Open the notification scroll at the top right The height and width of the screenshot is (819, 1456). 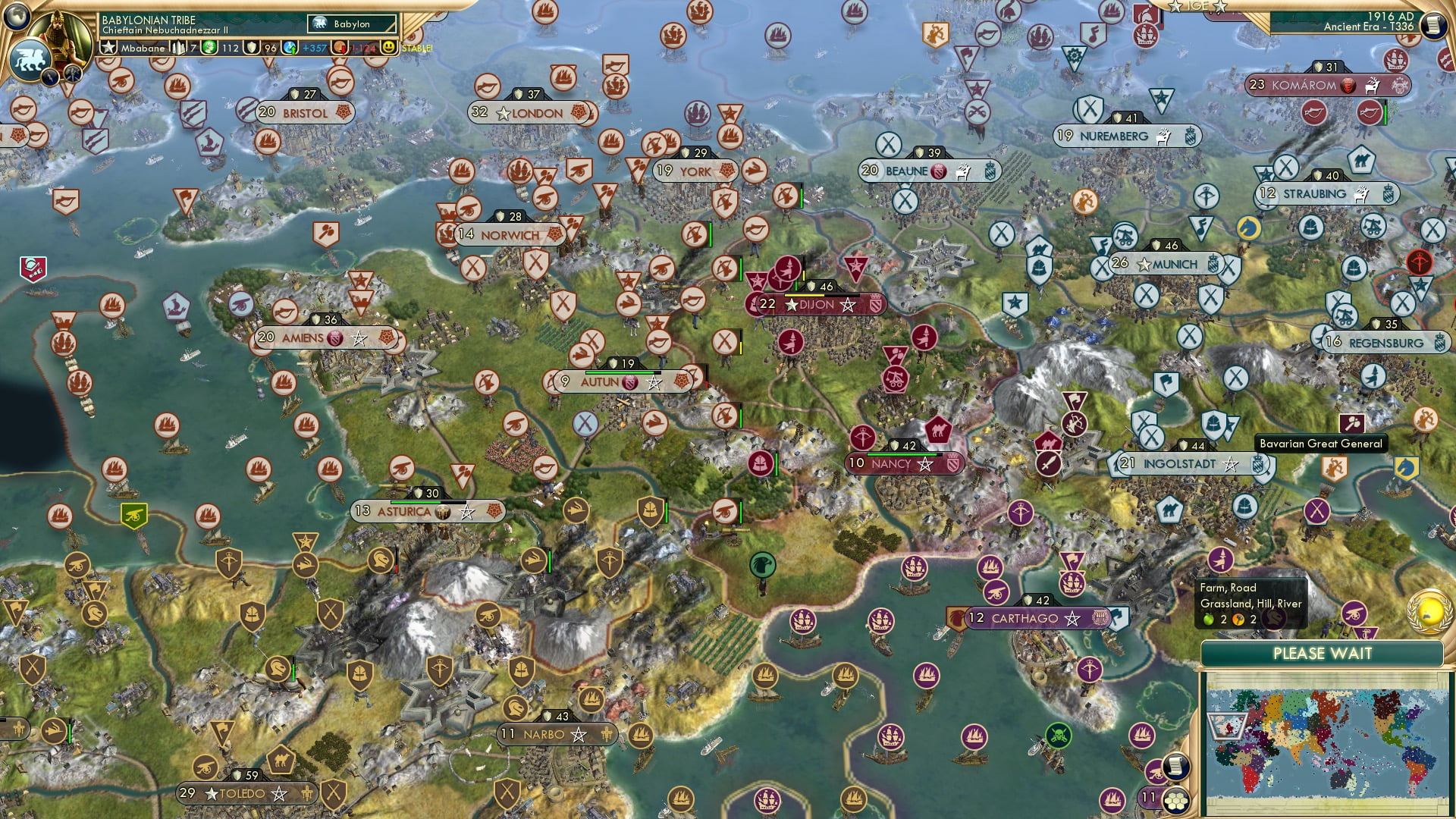(1433, 24)
